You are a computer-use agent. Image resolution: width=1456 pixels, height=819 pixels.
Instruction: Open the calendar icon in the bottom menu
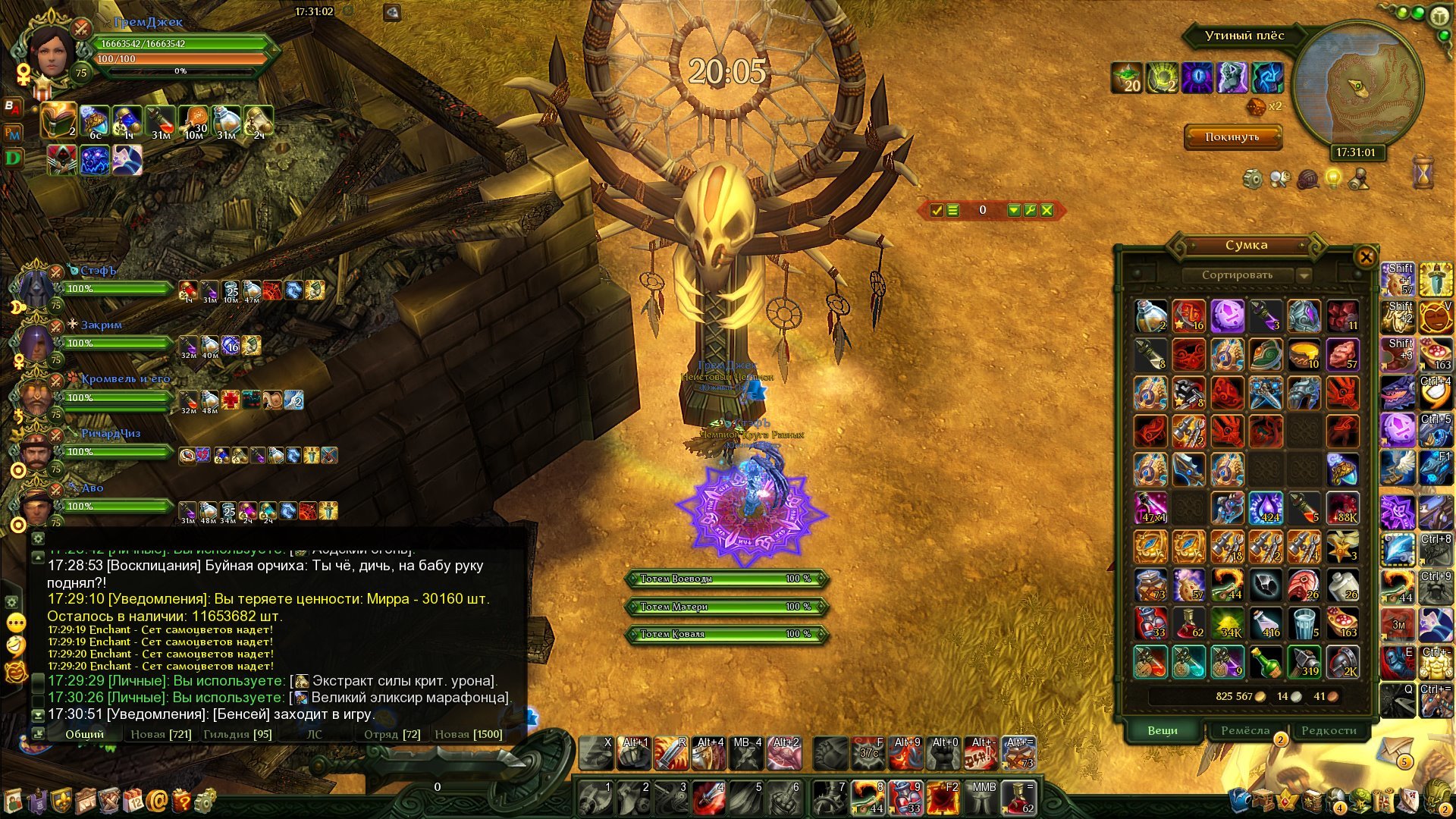click(x=133, y=800)
